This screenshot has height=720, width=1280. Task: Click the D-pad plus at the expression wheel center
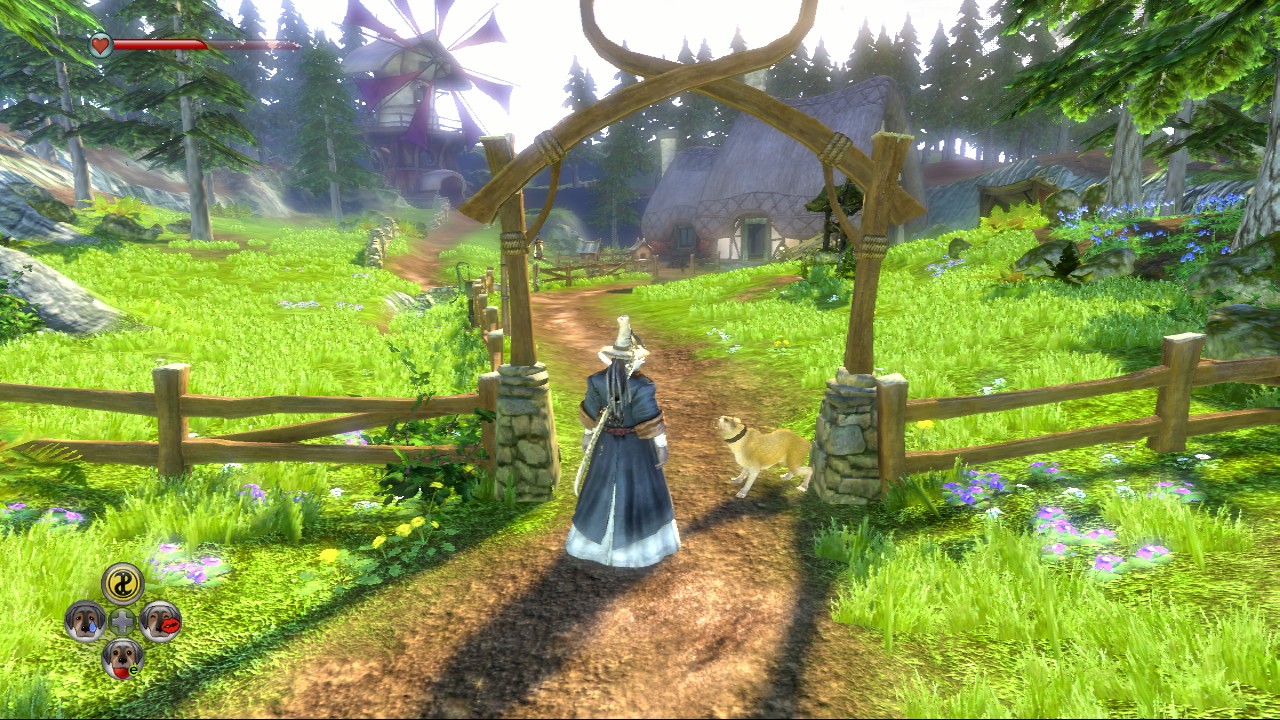[120, 620]
